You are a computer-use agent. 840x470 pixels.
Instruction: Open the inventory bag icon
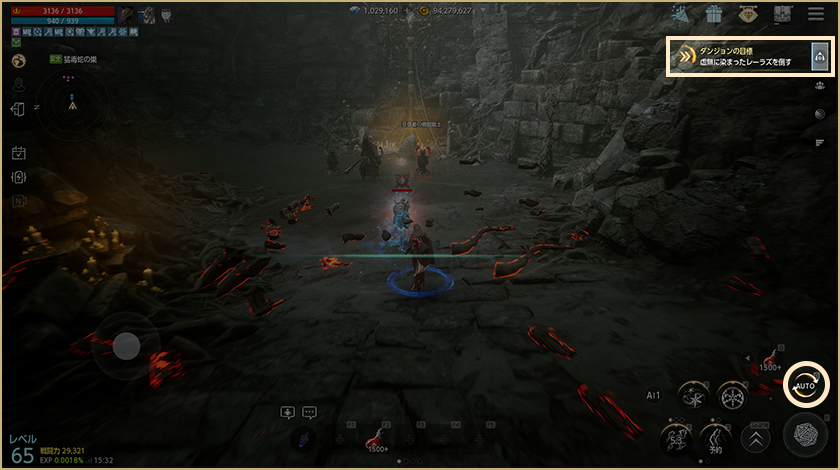pos(782,14)
